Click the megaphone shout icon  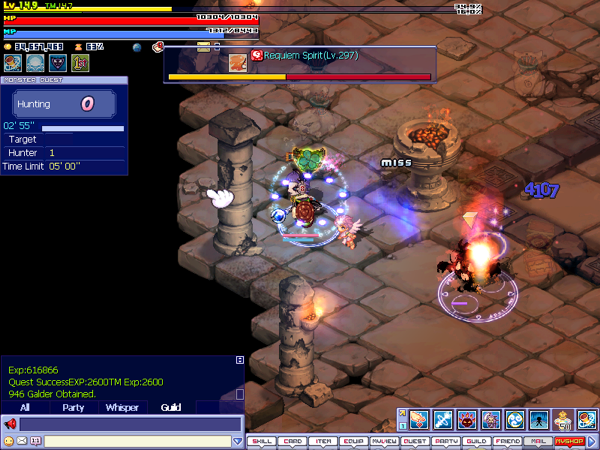click(10, 424)
